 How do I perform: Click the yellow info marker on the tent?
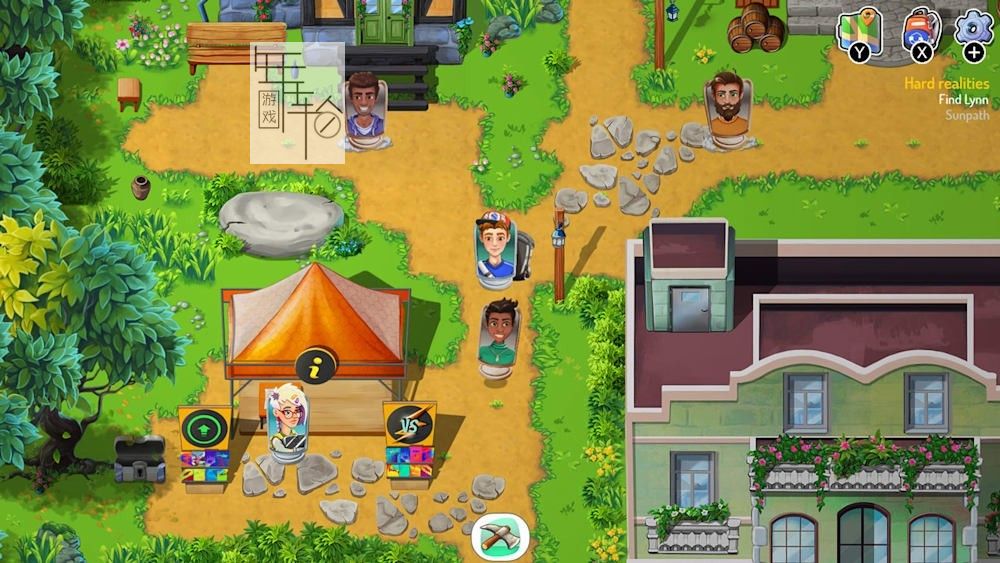pyautogui.click(x=316, y=367)
